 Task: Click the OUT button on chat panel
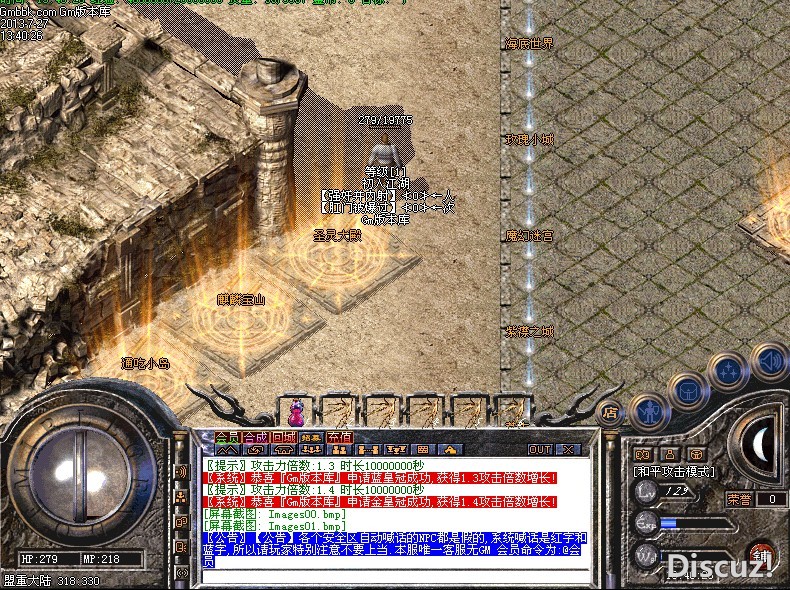pyautogui.click(x=540, y=450)
